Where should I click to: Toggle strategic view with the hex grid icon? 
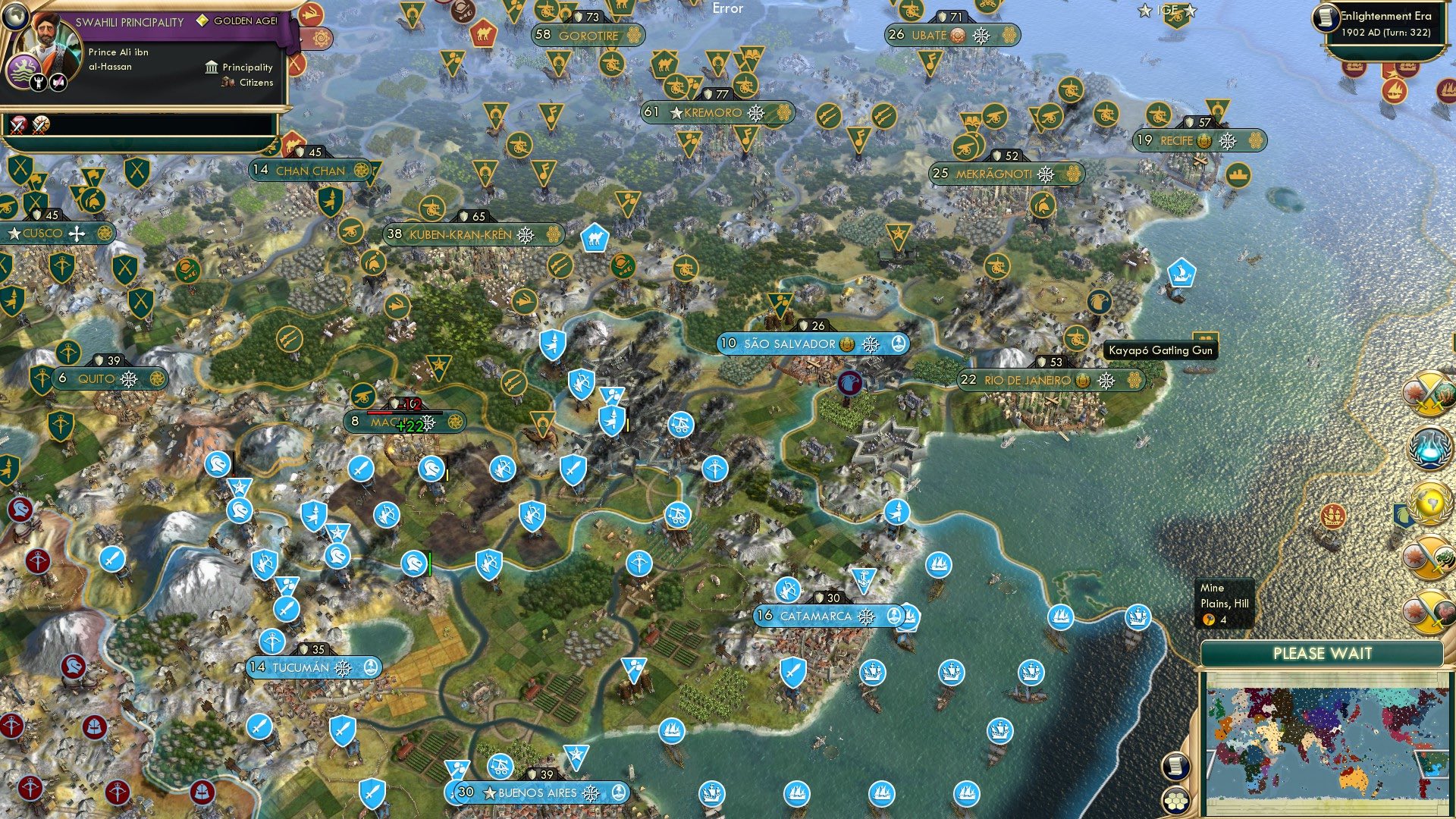click(1174, 801)
